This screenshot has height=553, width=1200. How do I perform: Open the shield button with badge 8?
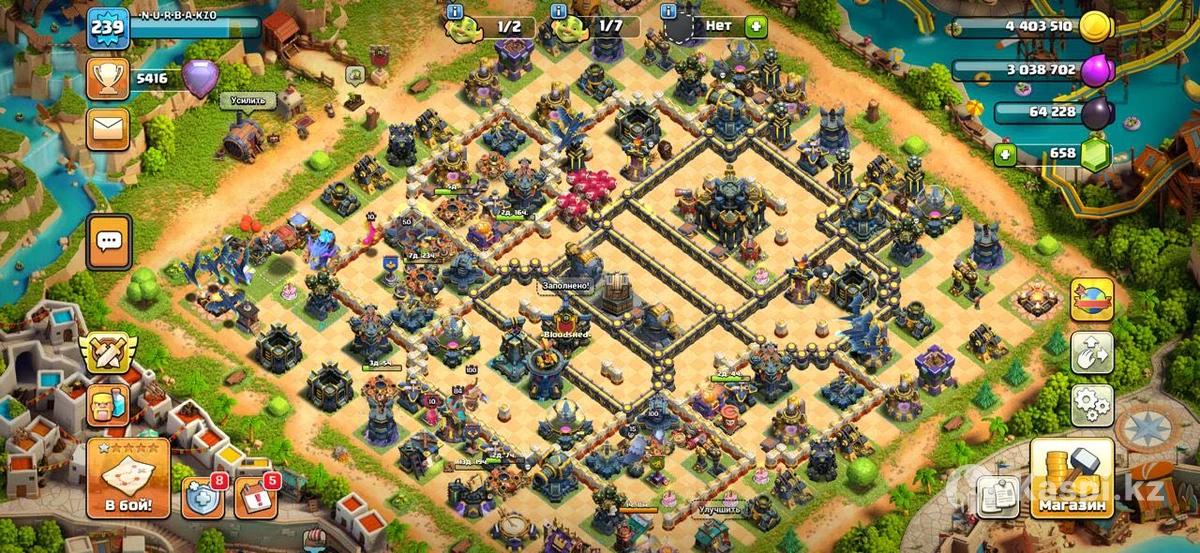[201, 497]
